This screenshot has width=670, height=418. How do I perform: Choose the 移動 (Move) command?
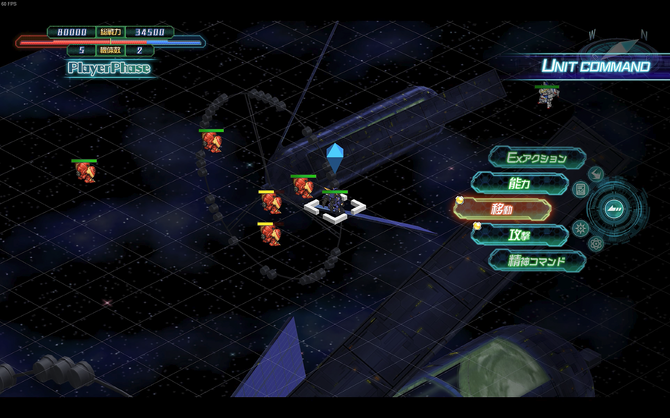(503, 209)
